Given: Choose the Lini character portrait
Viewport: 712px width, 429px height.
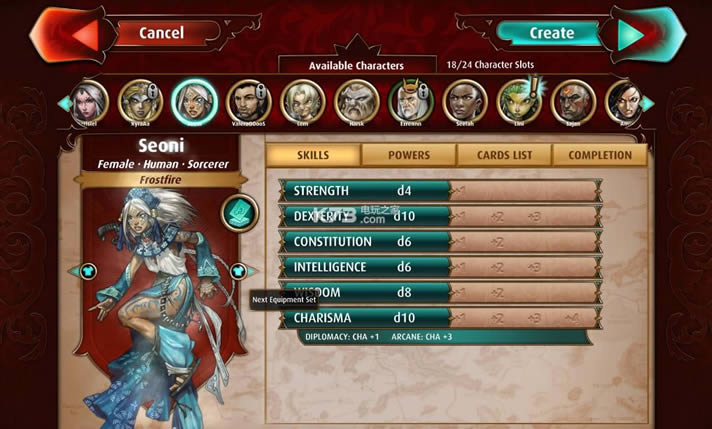Looking at the screenshot, I should [x=518, y=101].
